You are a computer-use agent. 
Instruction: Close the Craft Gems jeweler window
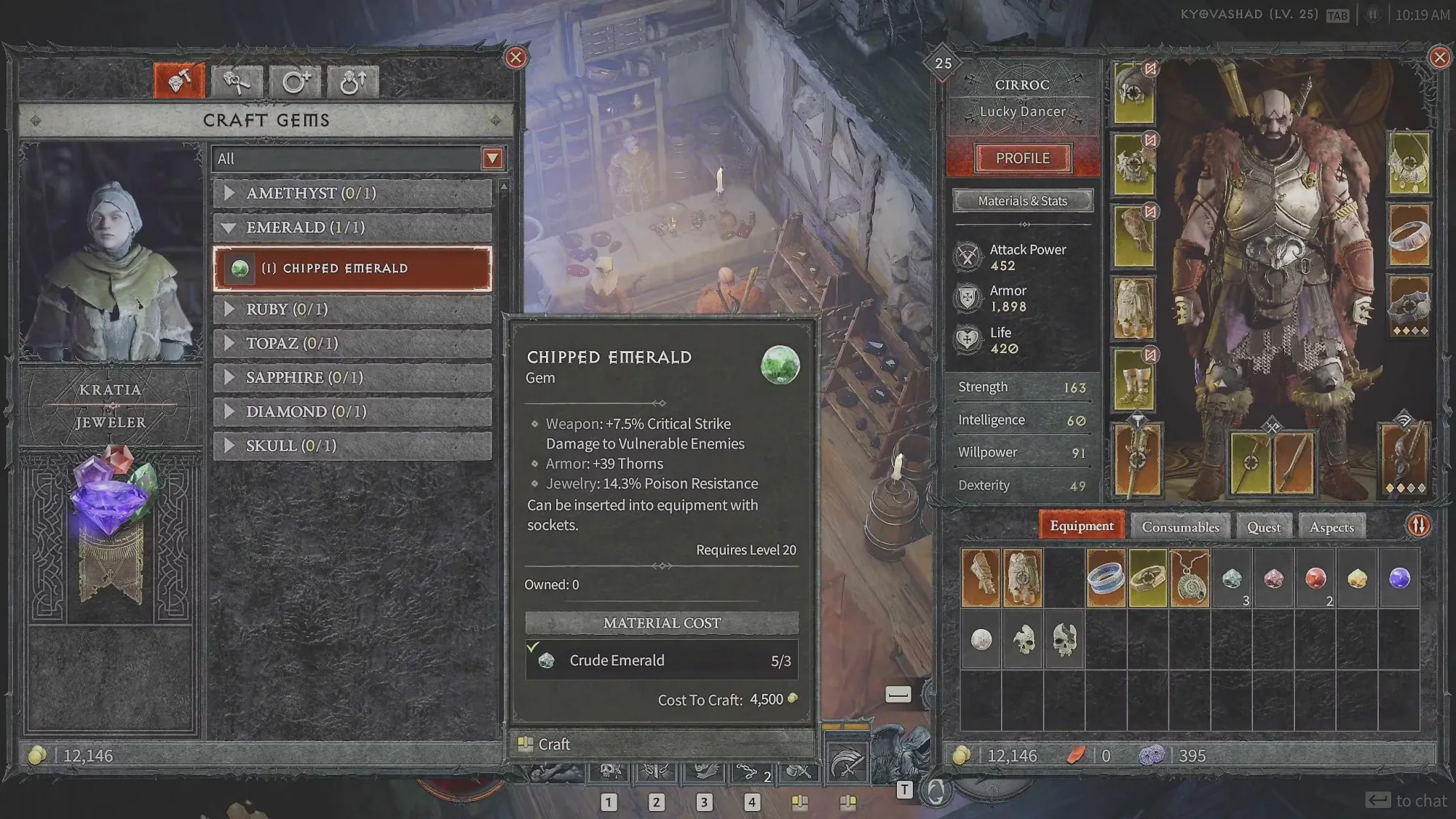tap(515, 58)
